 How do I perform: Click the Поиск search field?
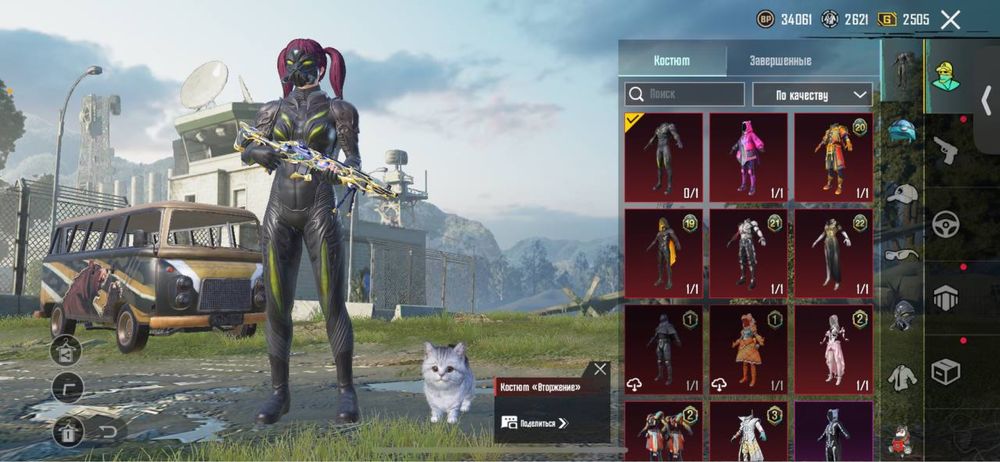click(685, 94)
